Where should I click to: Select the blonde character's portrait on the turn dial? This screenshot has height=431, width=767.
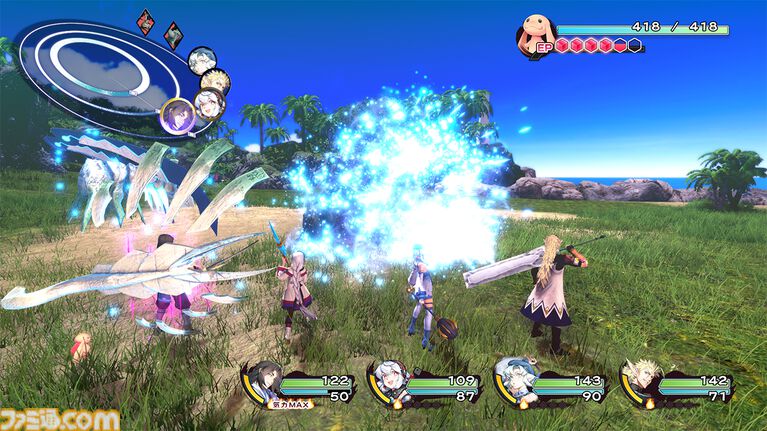pyautogui.click(x=216, y=82)
